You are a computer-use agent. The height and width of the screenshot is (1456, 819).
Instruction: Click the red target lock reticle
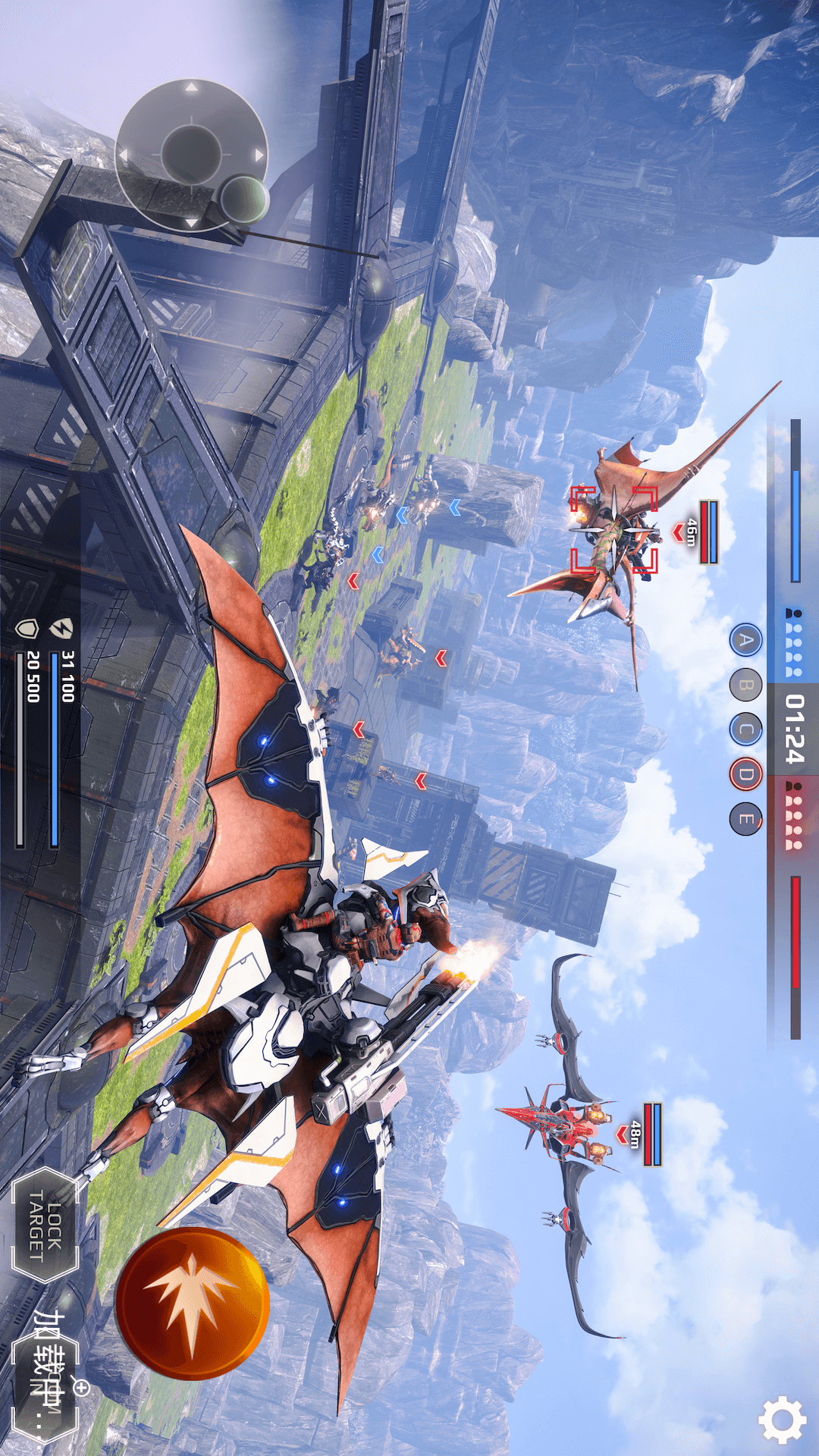(x=613, y=529)
